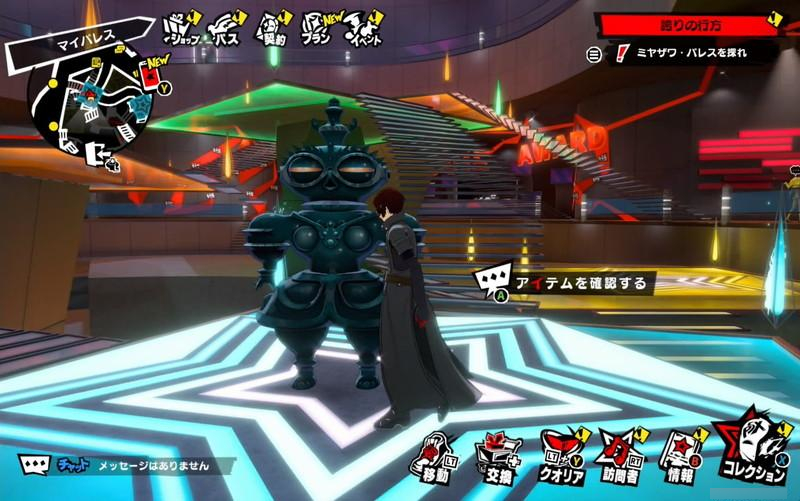This screenshot has width=800, height=501.
Task: Open the イベント (Event) icon
Action: 363,31
